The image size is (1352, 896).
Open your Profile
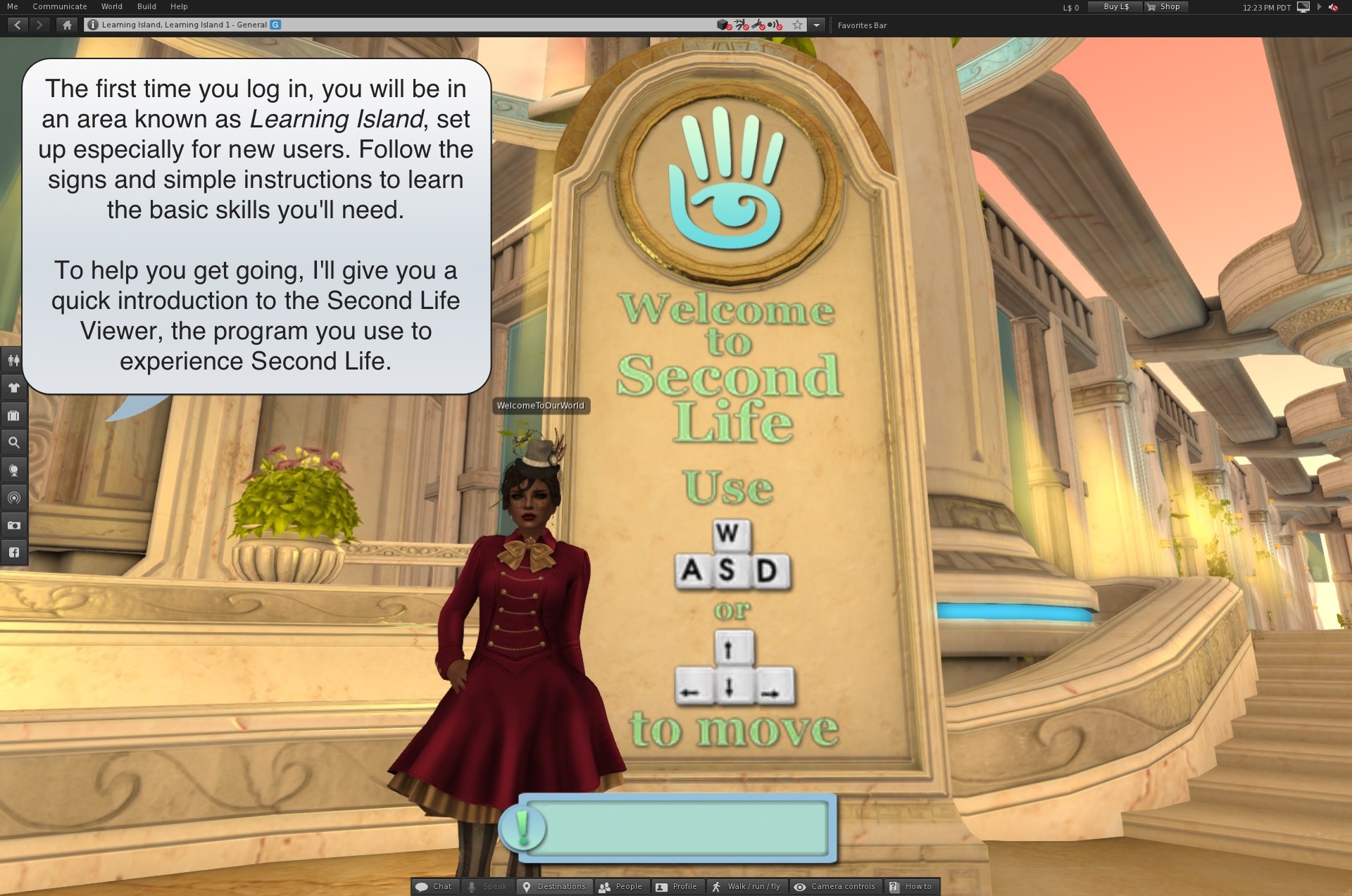[676, 886]
